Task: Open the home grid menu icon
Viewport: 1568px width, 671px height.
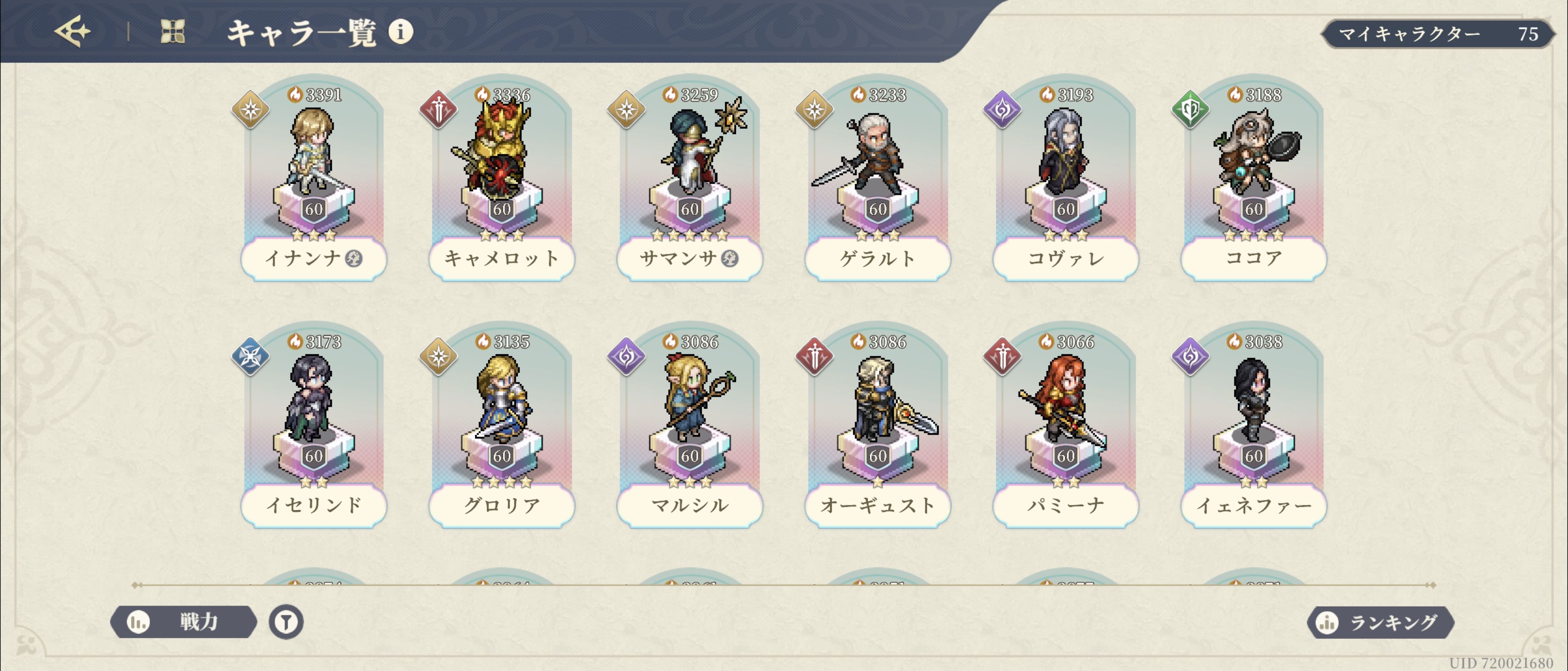Action: 172,32
